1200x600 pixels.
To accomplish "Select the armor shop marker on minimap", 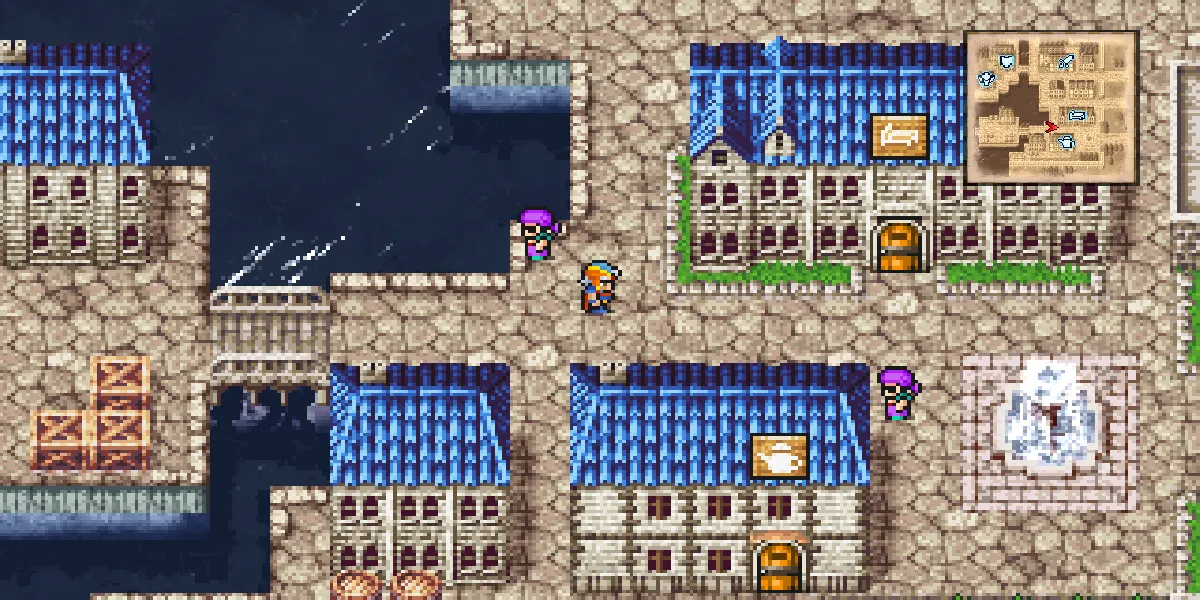I will (1007, 62).
